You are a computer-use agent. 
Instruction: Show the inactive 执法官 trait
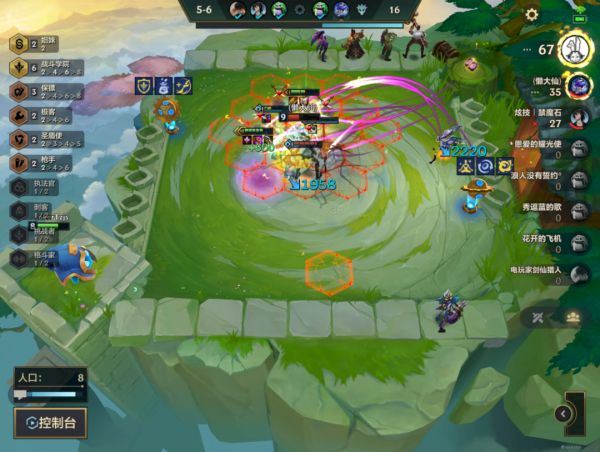pyautogui.click(x=18, y=186)
